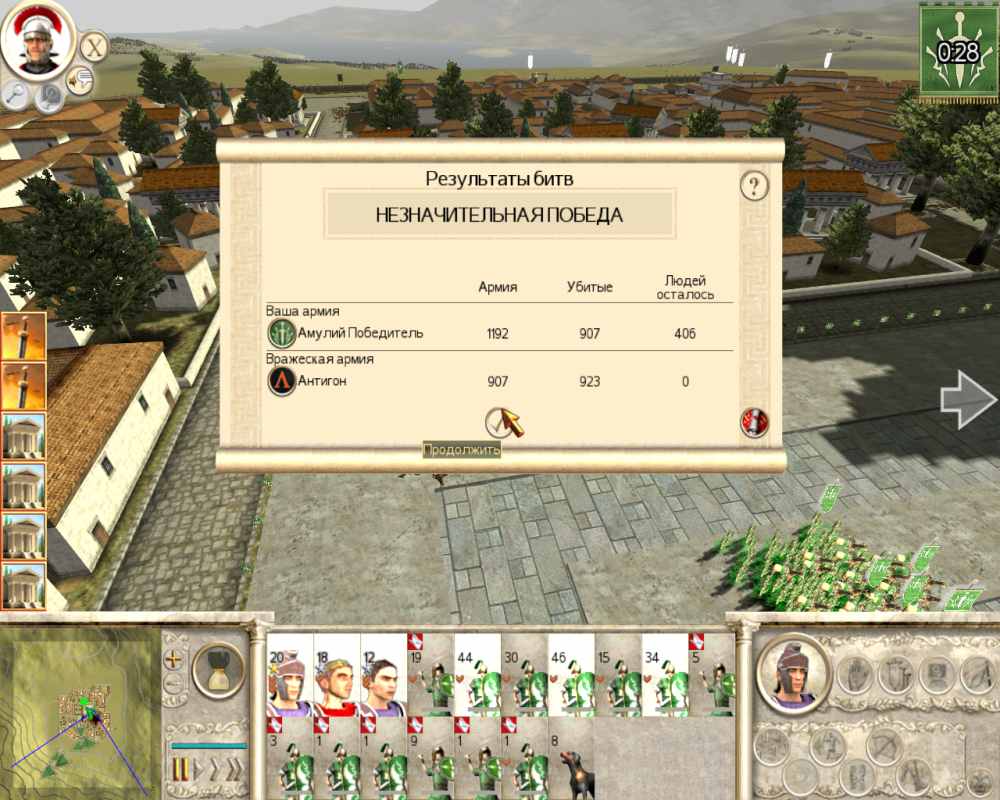Pause the battle speed

182,770
